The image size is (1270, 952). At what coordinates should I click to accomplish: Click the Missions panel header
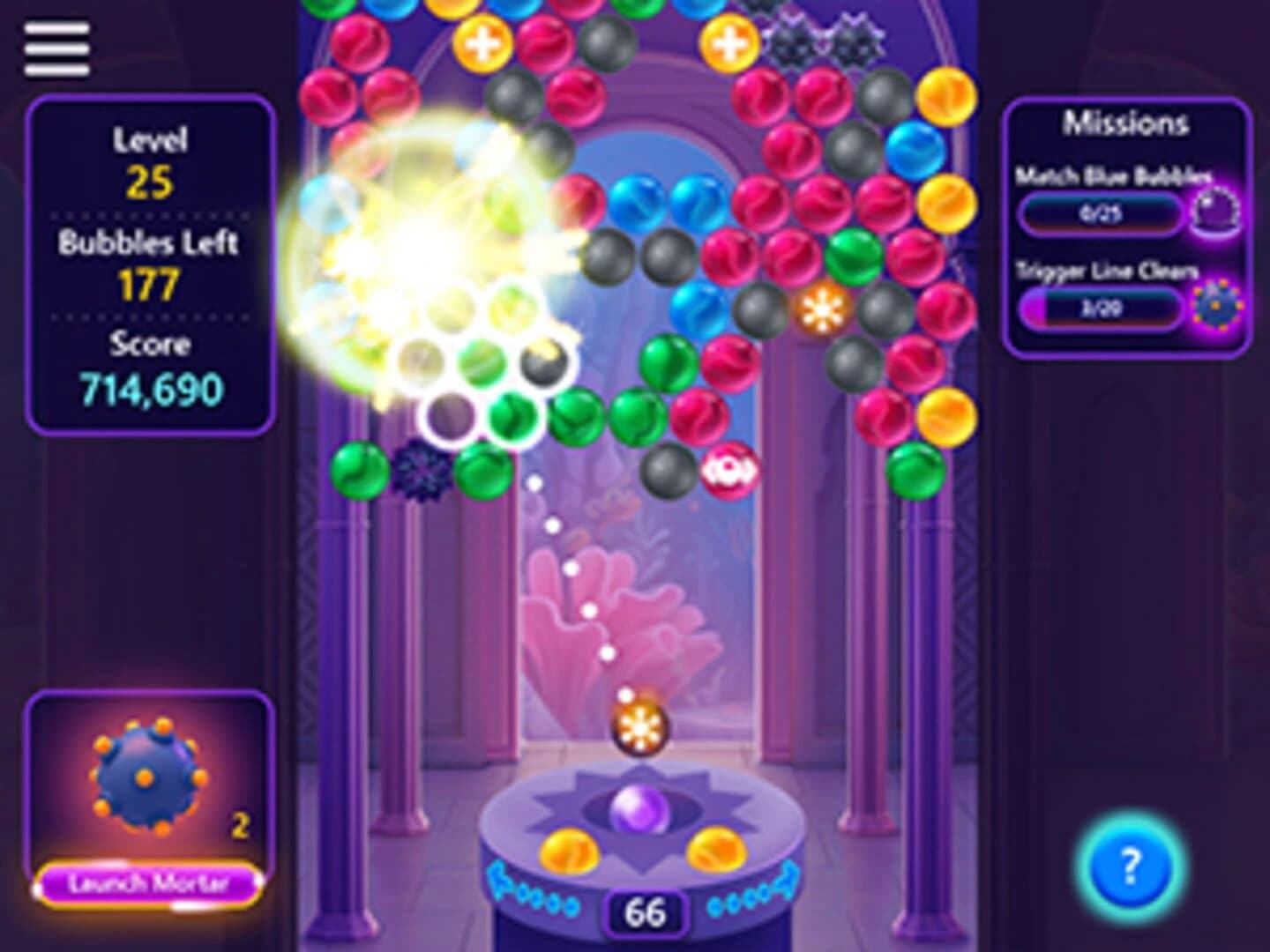click(x=1123, y=124)
